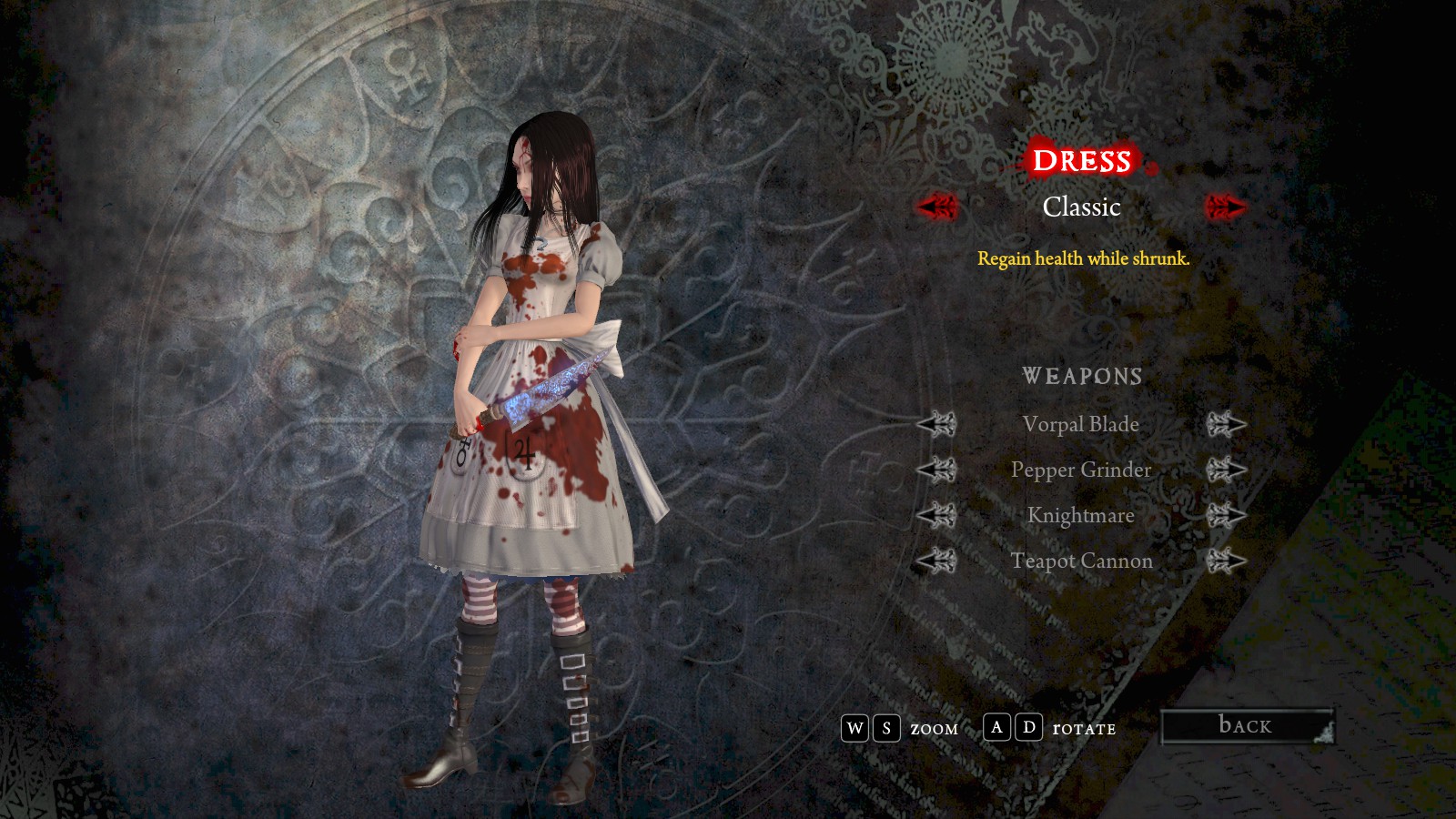Click the left arrow beside Knightmare

click(x=936, y=515)
